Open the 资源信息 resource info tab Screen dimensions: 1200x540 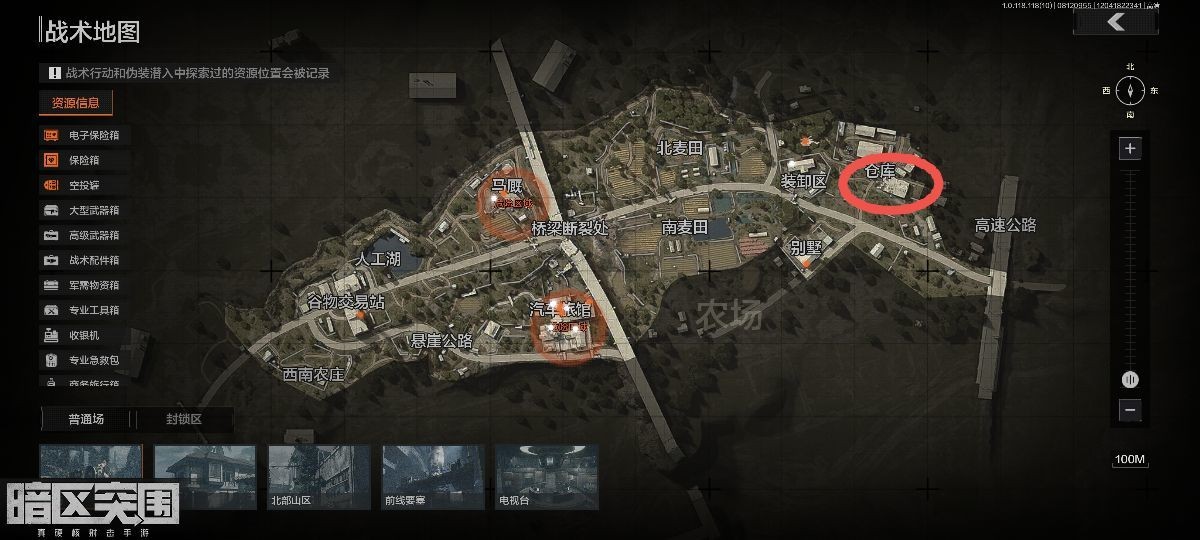[x=76, y=103]
